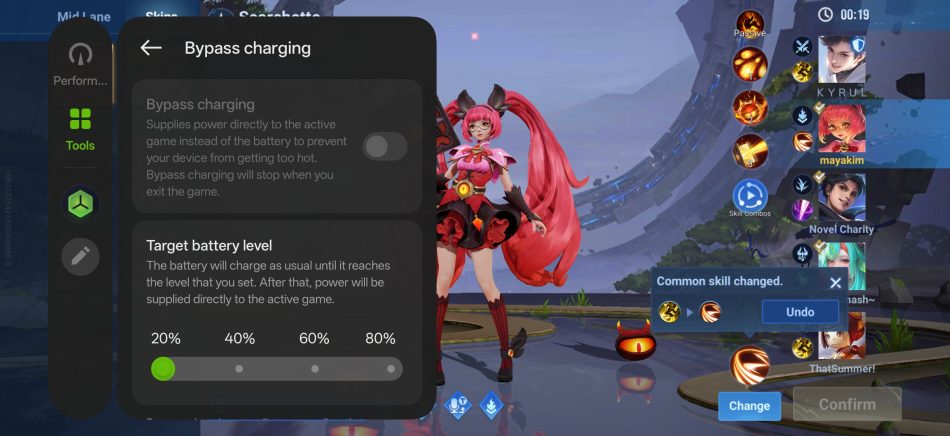950x436 pixels.
Task: Select Novel Charity's player portrait
Action: (x=842, y=197)
